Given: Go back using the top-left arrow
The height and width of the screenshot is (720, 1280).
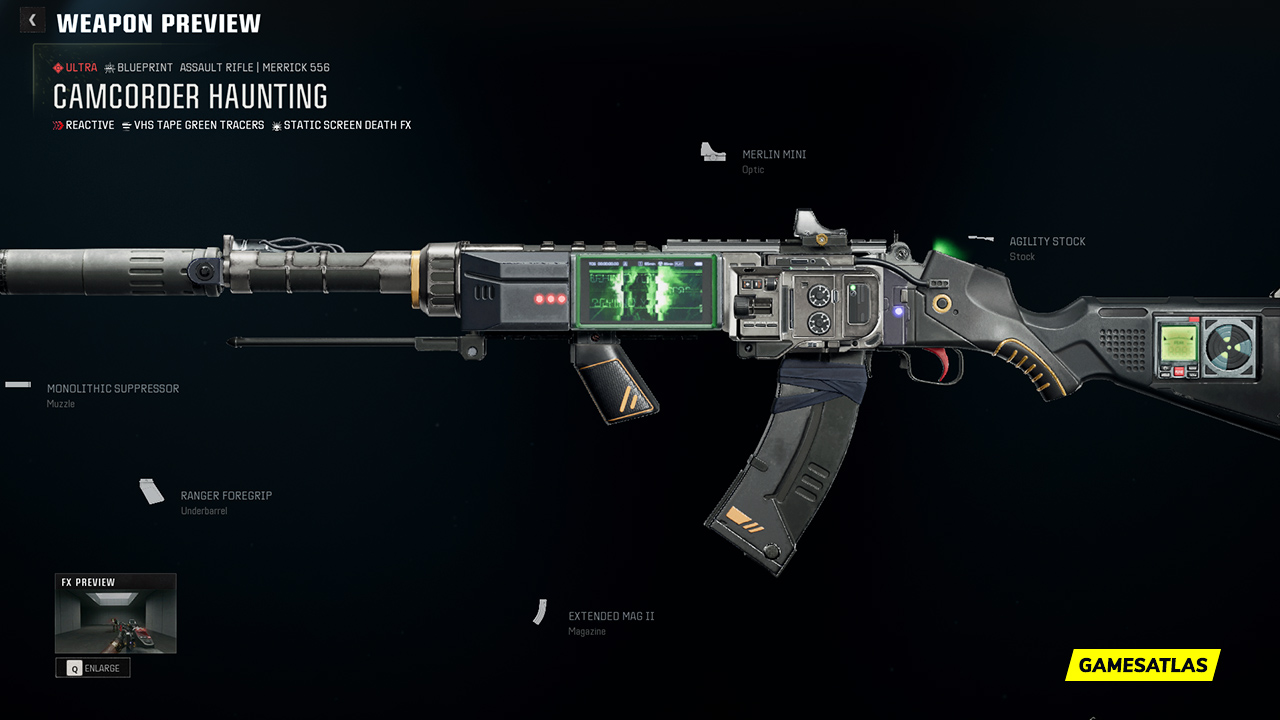Looking at the screenshot, I should click(x=32, y=20).
